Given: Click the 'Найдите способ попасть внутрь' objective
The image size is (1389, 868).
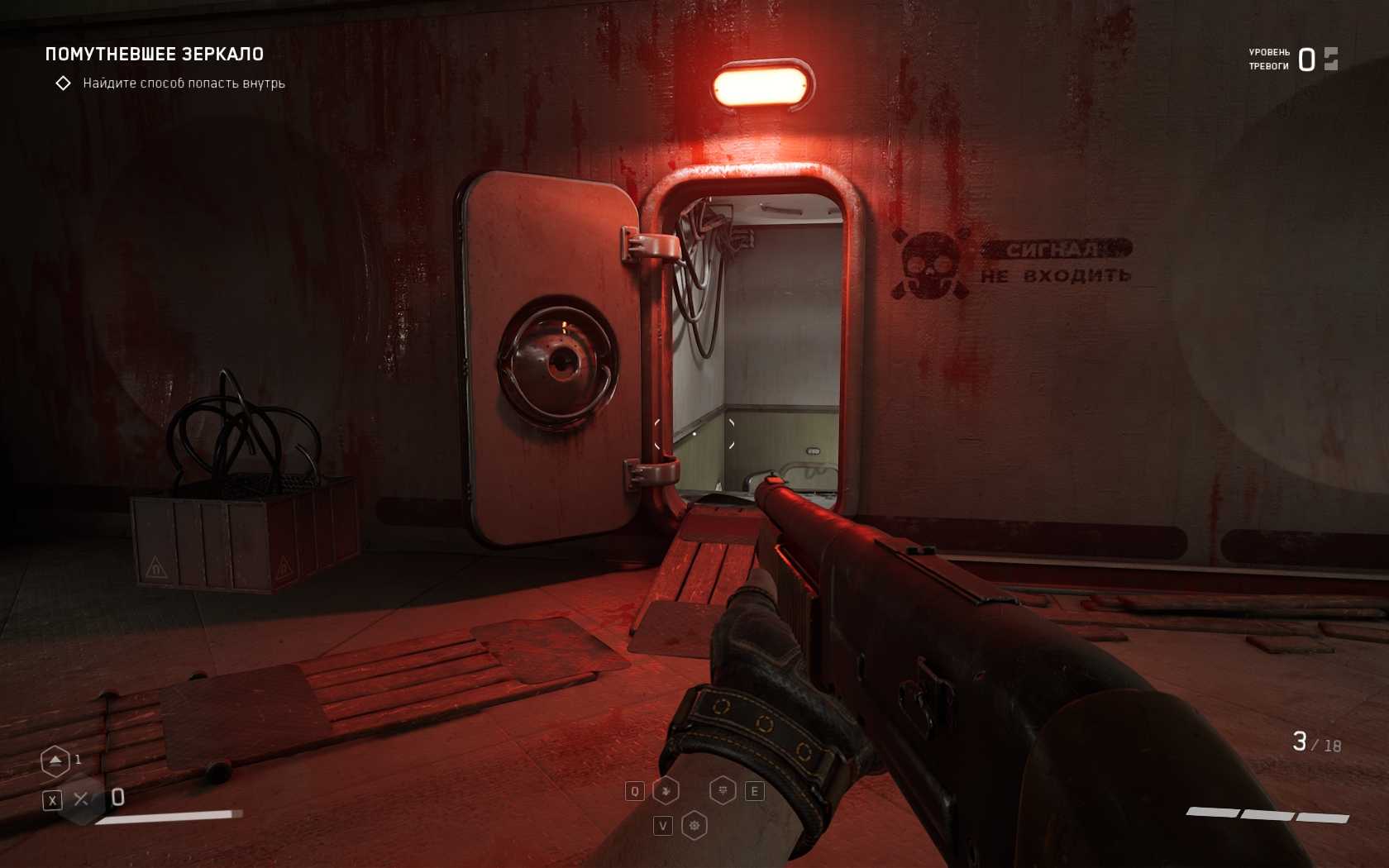Looking at the screenshot, I should (184, 83).
